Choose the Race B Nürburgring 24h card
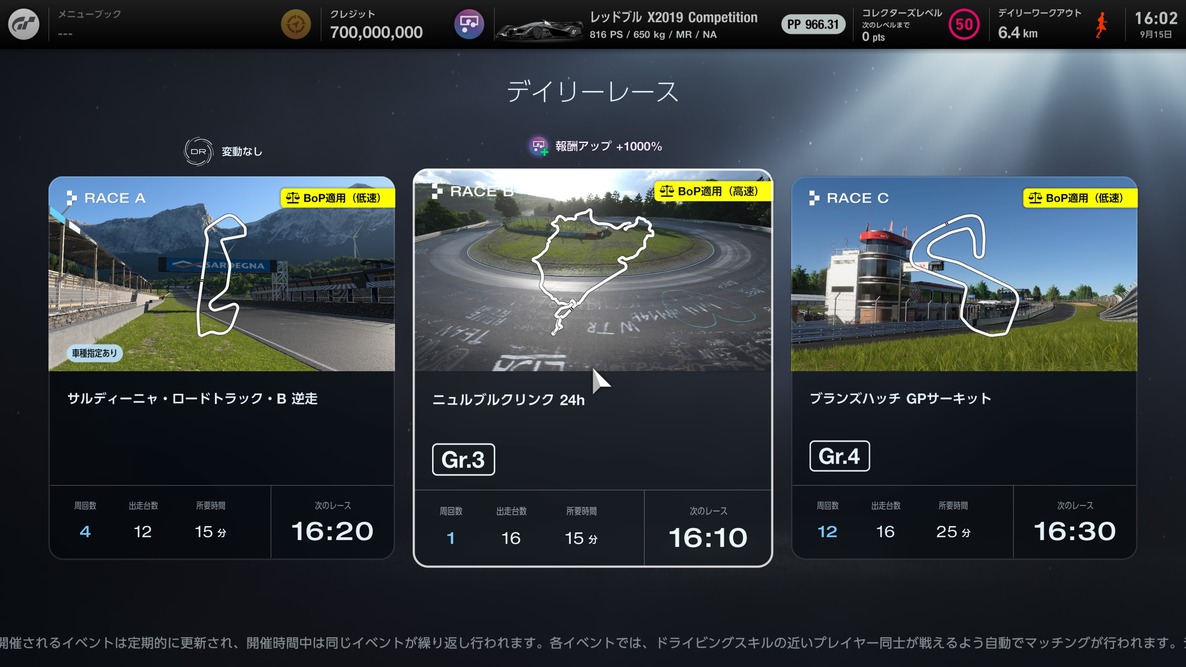1186x667 pixels. pos(592,367)
